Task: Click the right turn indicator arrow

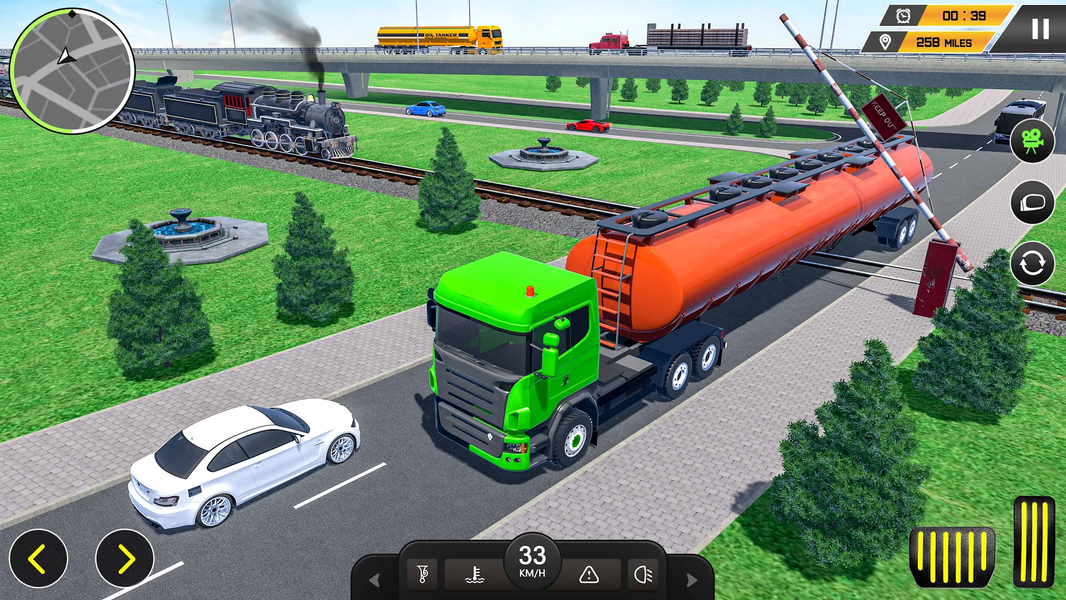Action: 691,580
